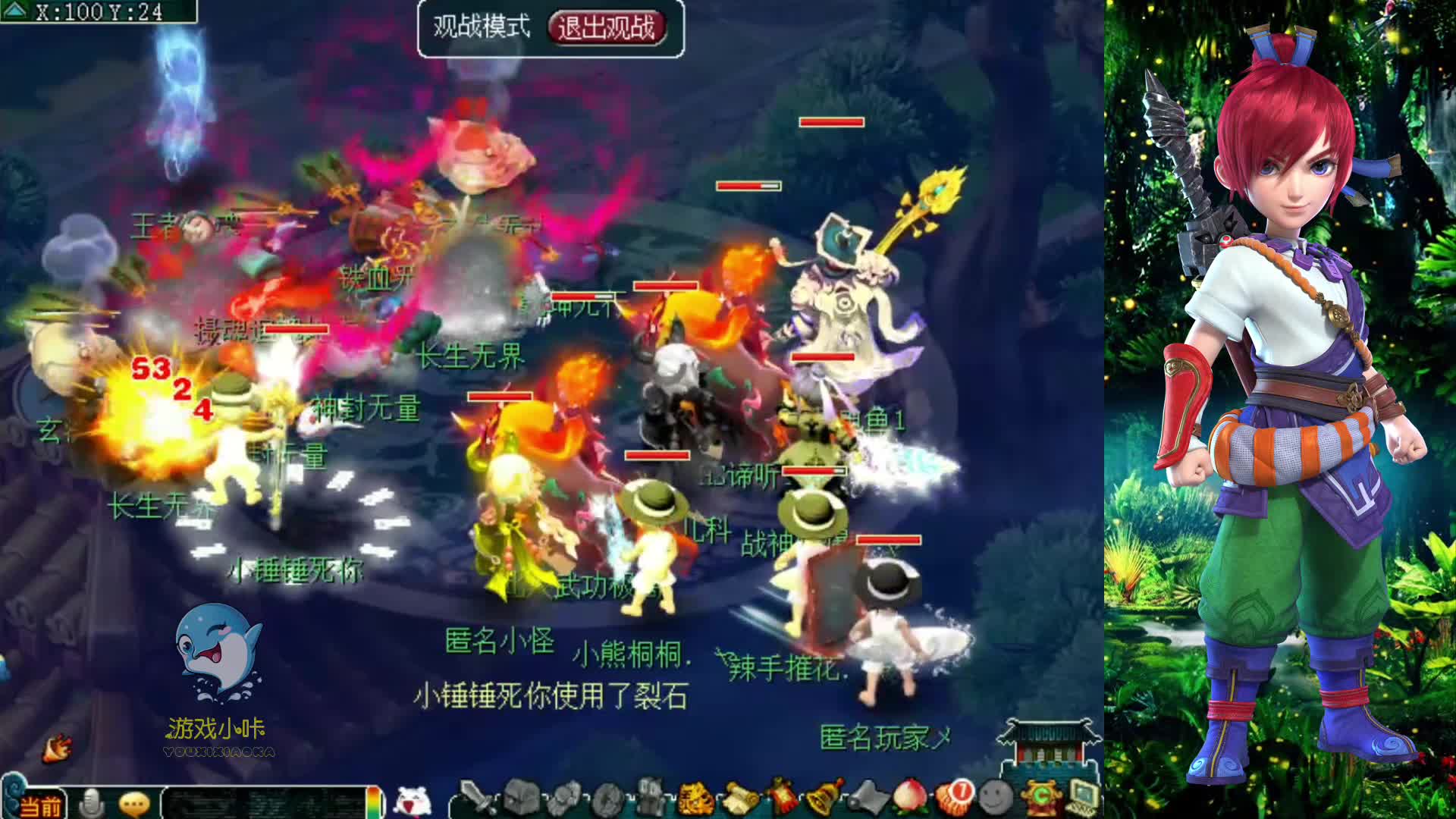Screen dimensions: 1456x819
Task: Click the fist skills icon in the toolbar
Action: point(565,796)
